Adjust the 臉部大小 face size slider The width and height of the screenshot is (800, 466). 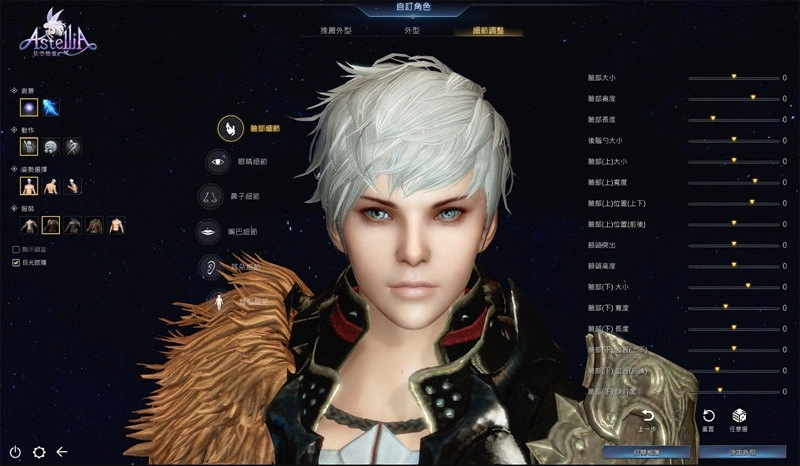733,77
